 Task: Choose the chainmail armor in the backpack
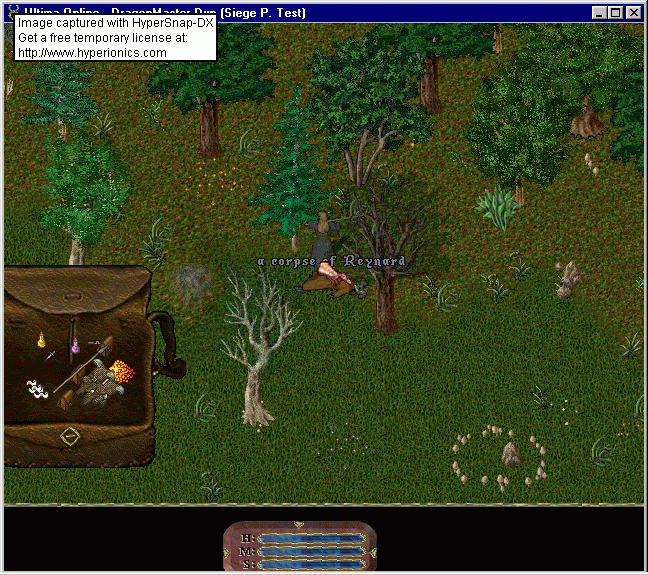coord(99,383)
